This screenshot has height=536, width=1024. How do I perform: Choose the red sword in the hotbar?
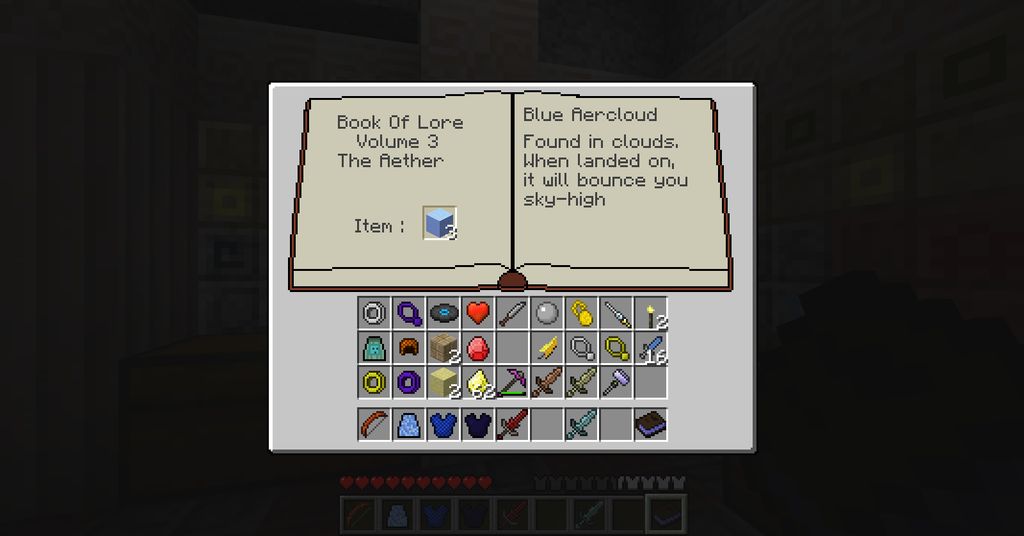click(512, 424)
